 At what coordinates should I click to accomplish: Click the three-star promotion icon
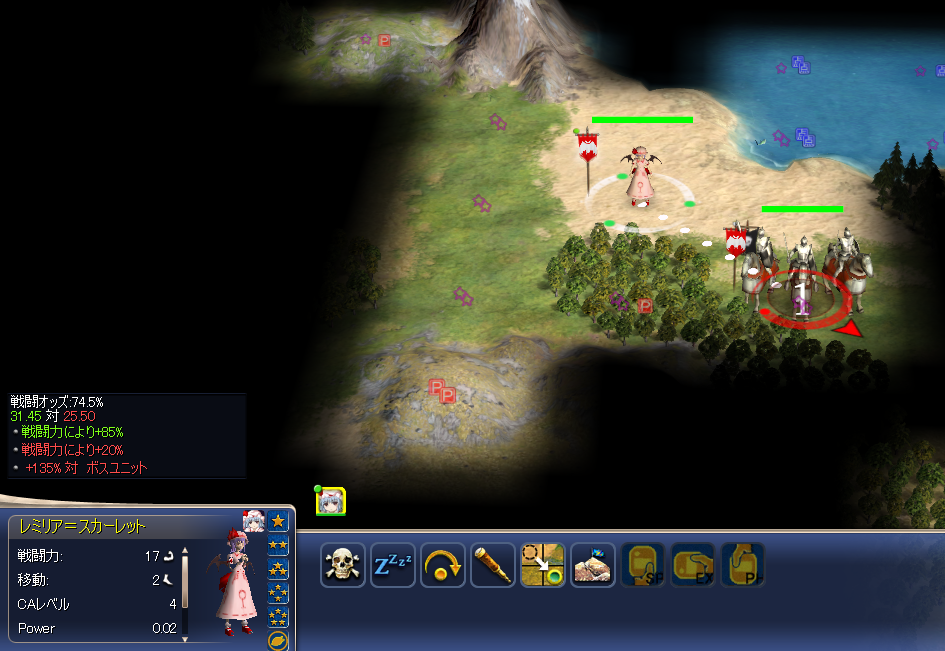tap(279, 569)
